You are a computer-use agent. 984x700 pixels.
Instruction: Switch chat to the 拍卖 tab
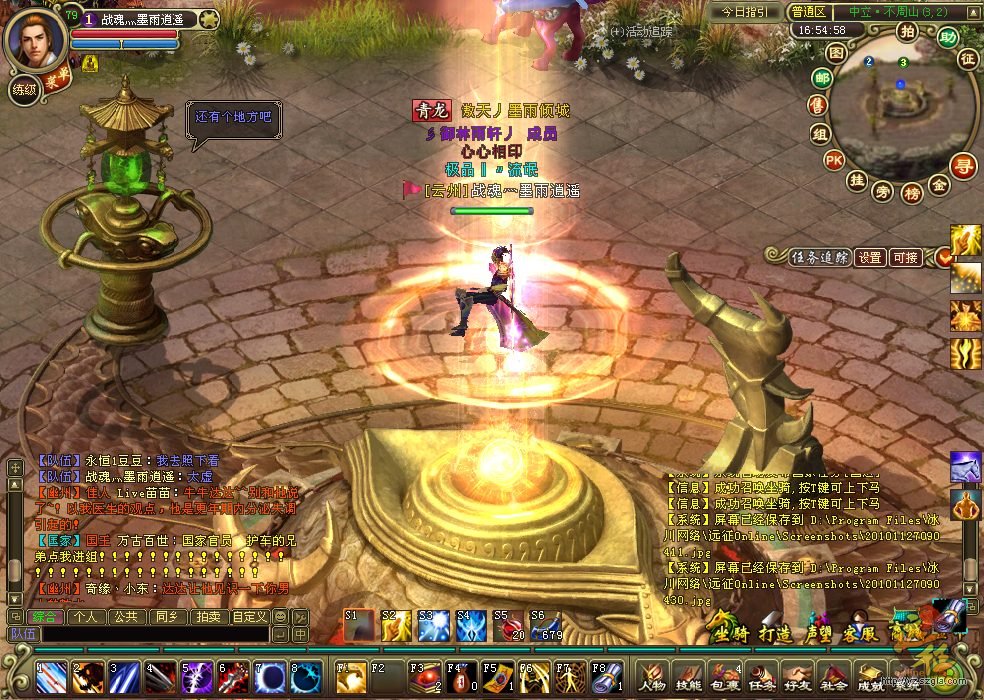click(x=207, y=617)
